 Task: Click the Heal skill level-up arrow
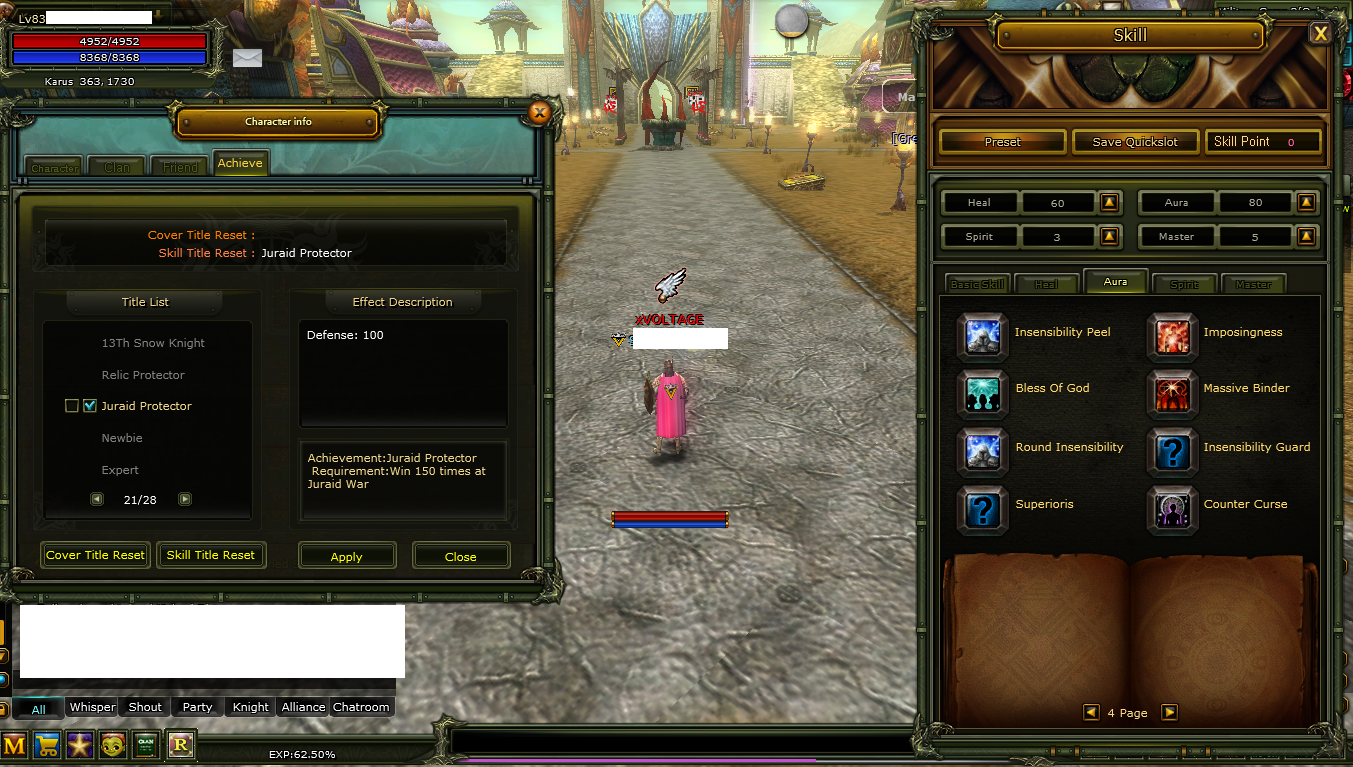pos(1108,202)
